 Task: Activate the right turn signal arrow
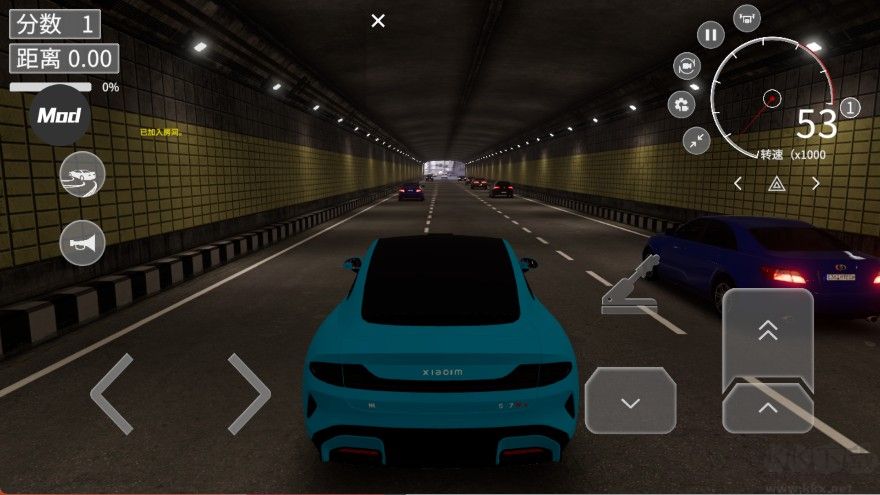[815, 183]
